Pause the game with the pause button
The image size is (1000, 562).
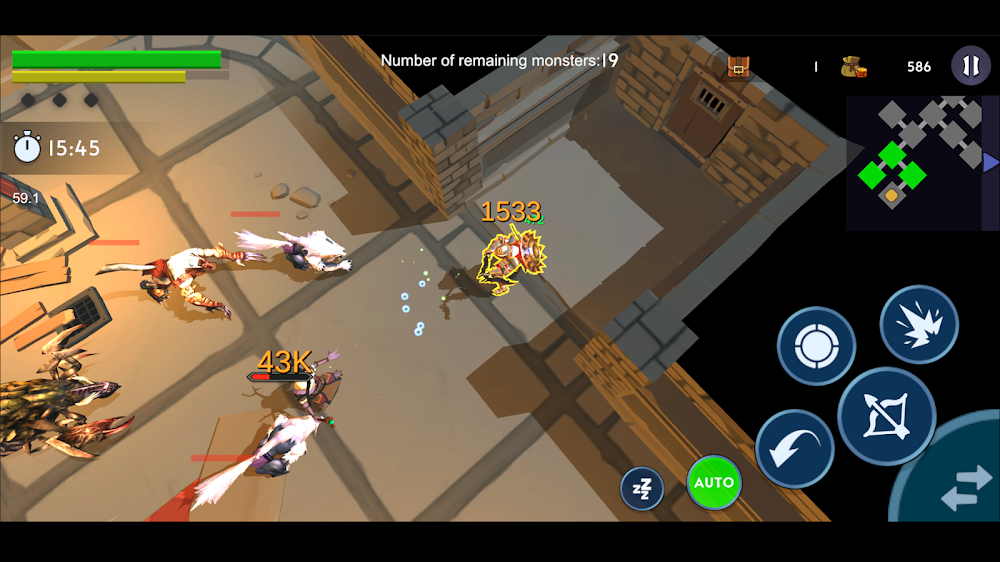(x=970, y=66)
